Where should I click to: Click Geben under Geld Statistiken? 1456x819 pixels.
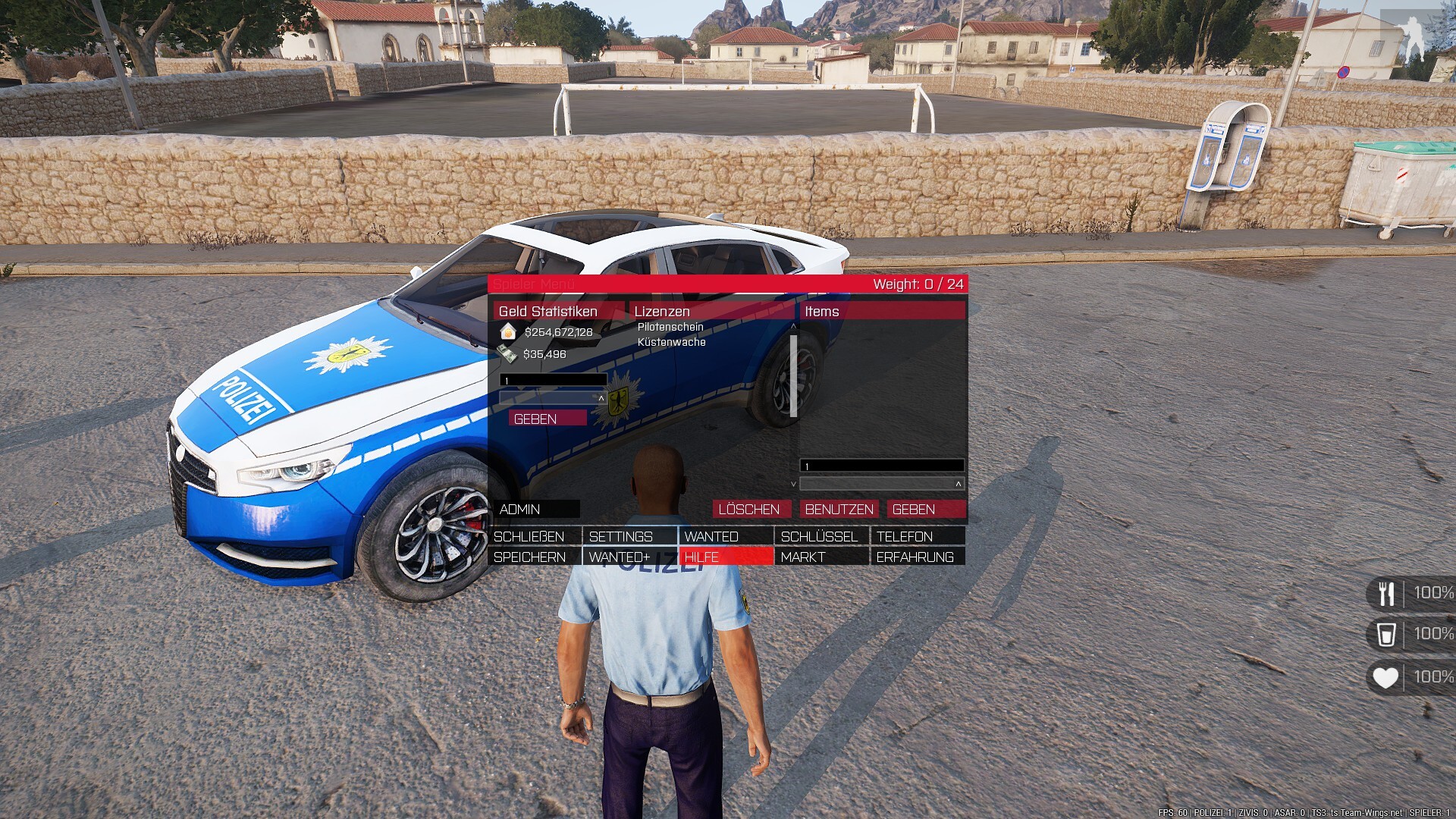pyautogui.click(x=547, y=419)
